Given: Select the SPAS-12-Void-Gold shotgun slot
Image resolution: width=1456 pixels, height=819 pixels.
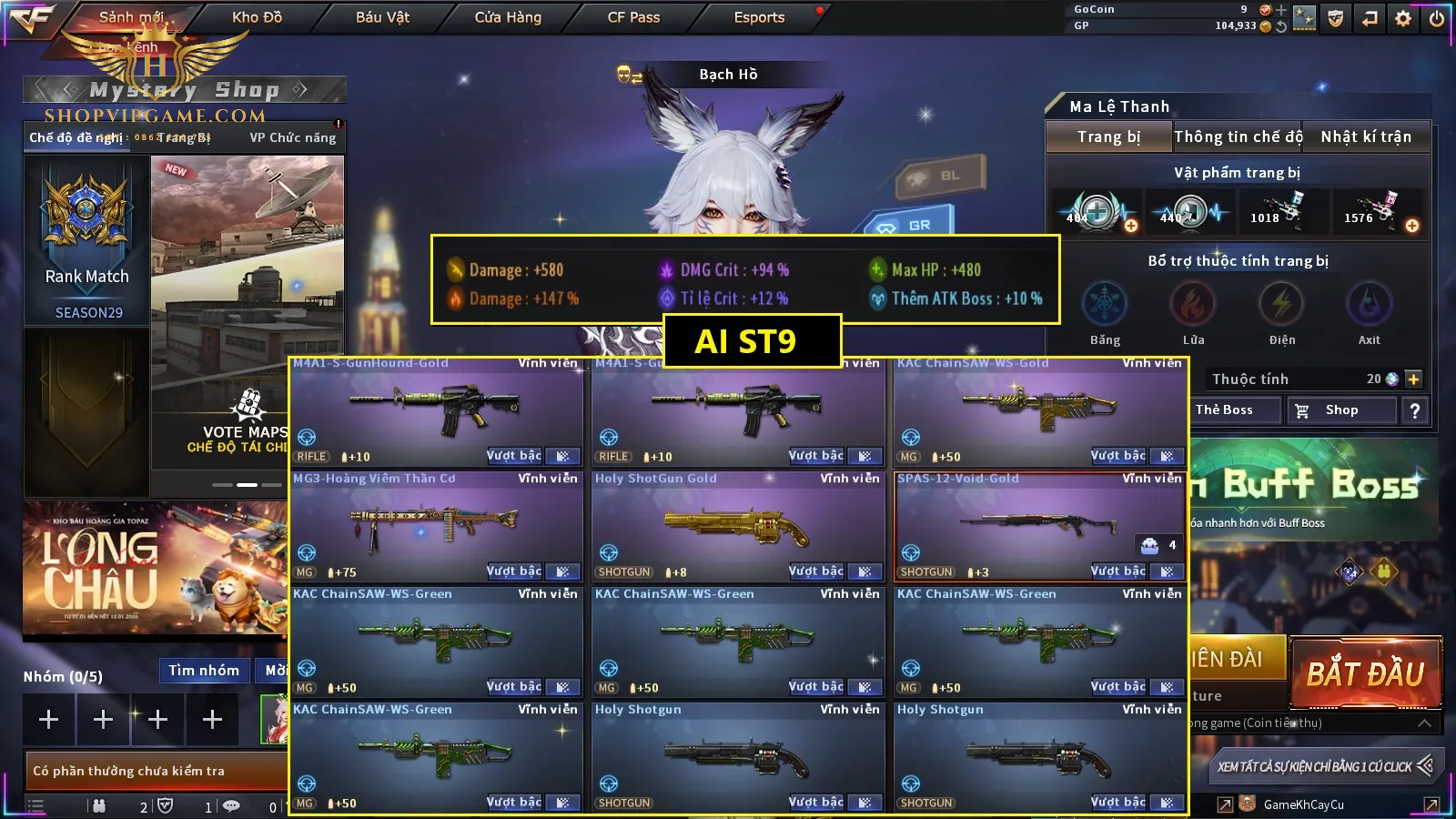Looking at the screenshot, I should pos(1039,526).
